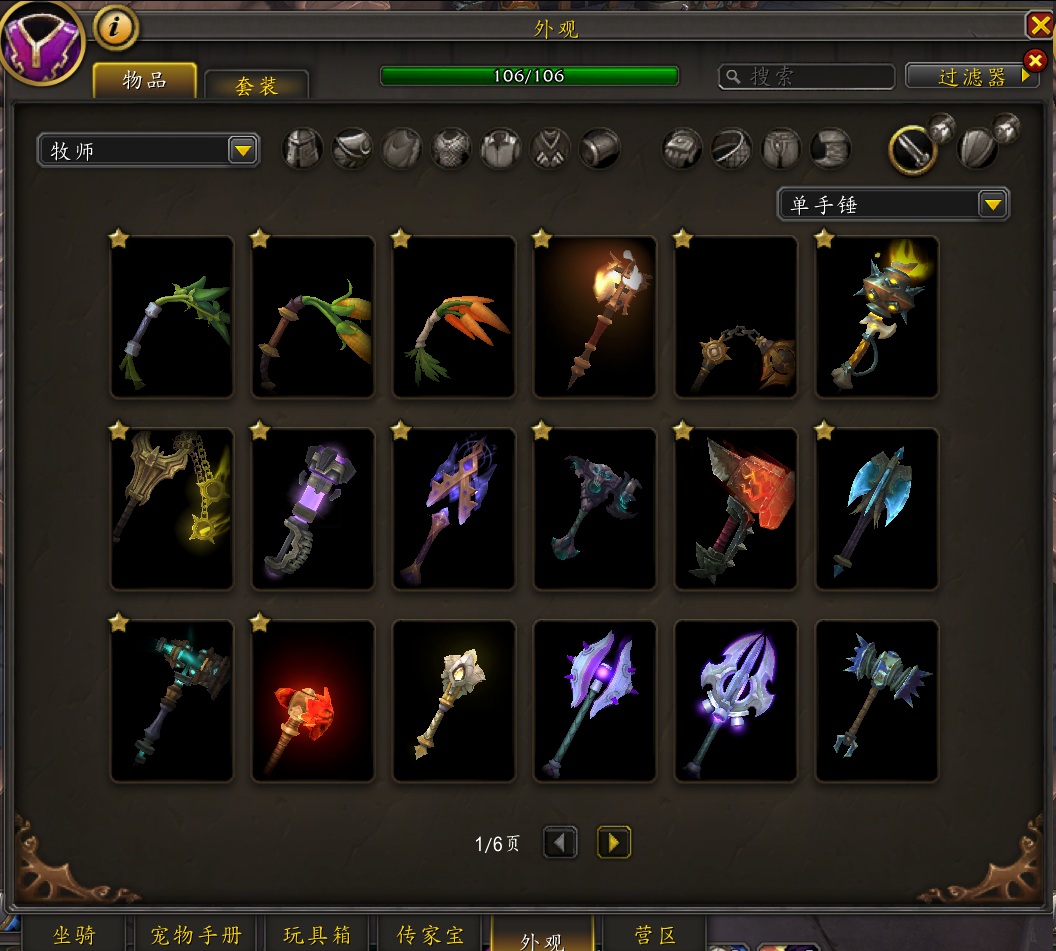The image size is (1056, 951).
Task: Open the info help button
Action: pos(116,28)
